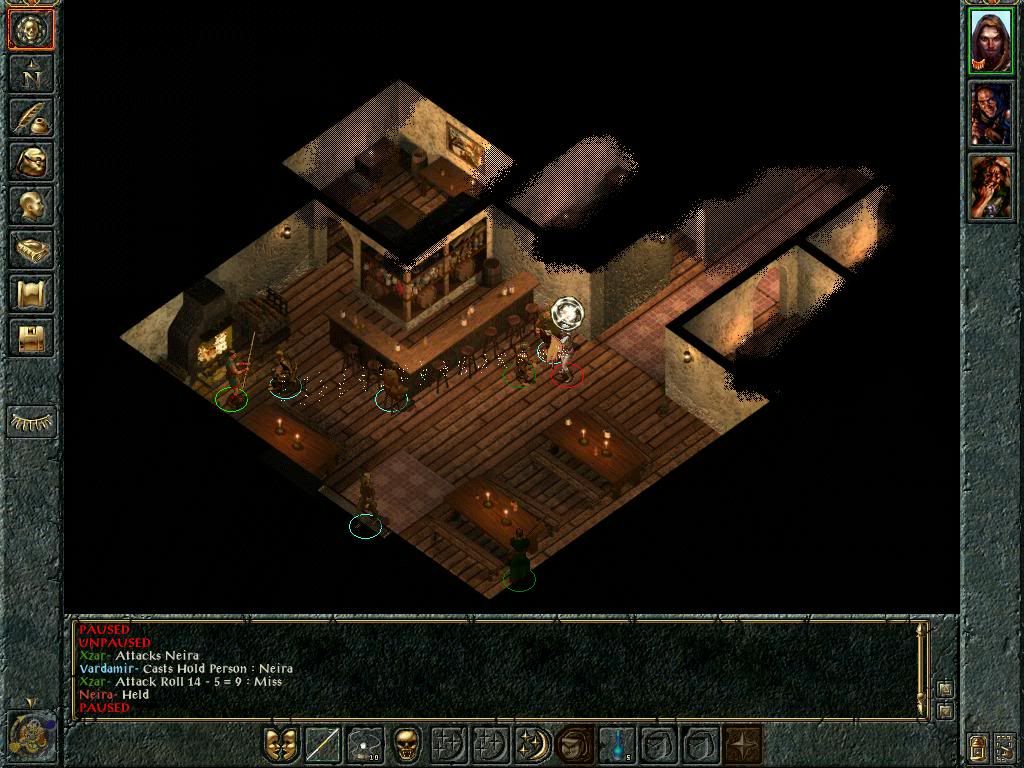
Task: Open special abilities with the star icon
Action: point(742,745)
